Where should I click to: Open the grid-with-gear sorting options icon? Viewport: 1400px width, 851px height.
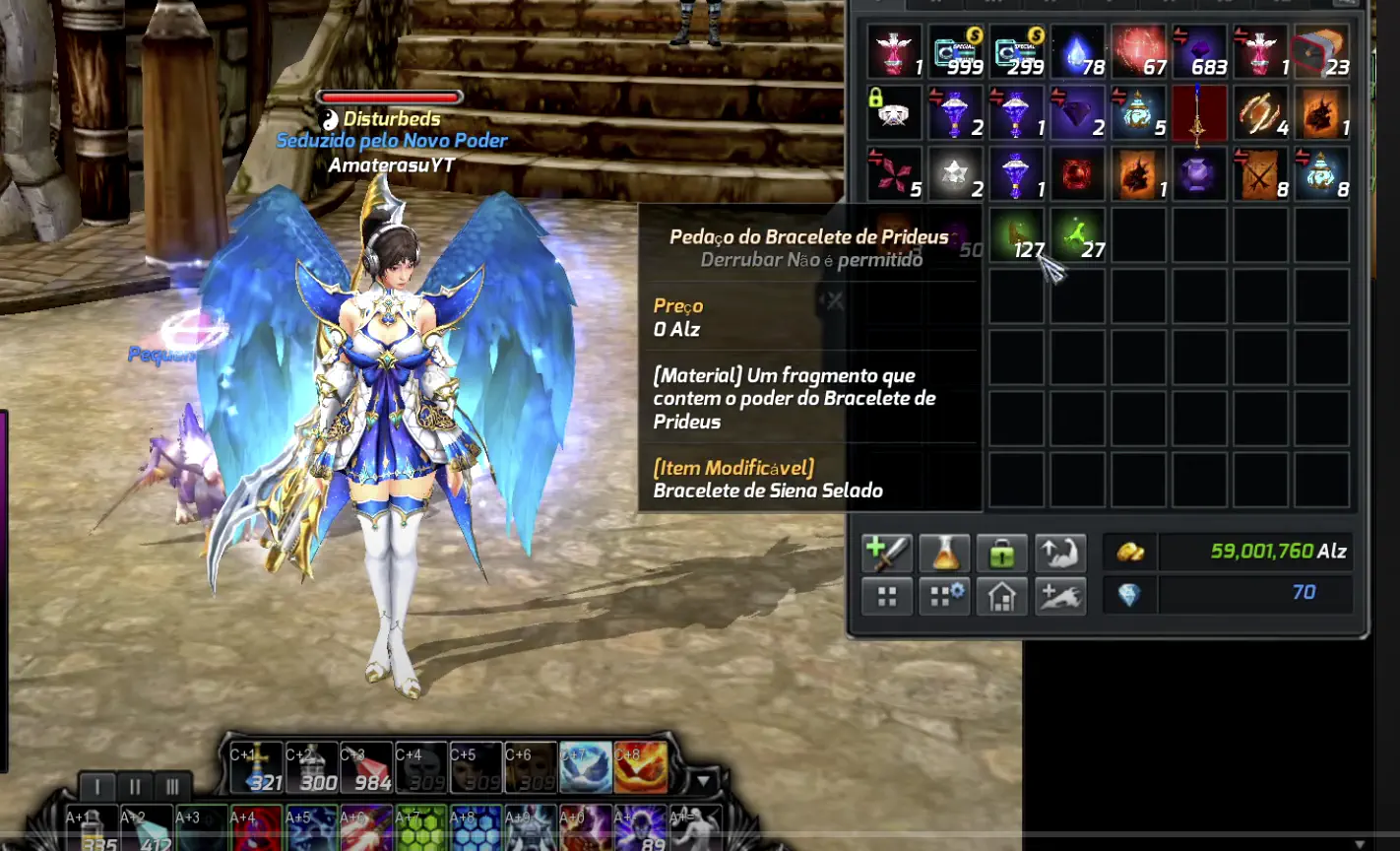(x=943, y=595)
